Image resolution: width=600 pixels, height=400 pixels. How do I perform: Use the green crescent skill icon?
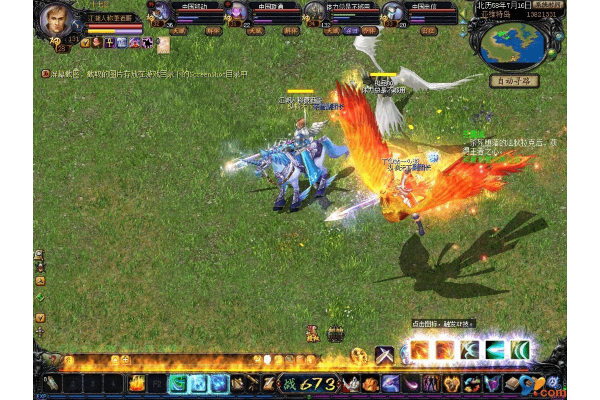520,351
